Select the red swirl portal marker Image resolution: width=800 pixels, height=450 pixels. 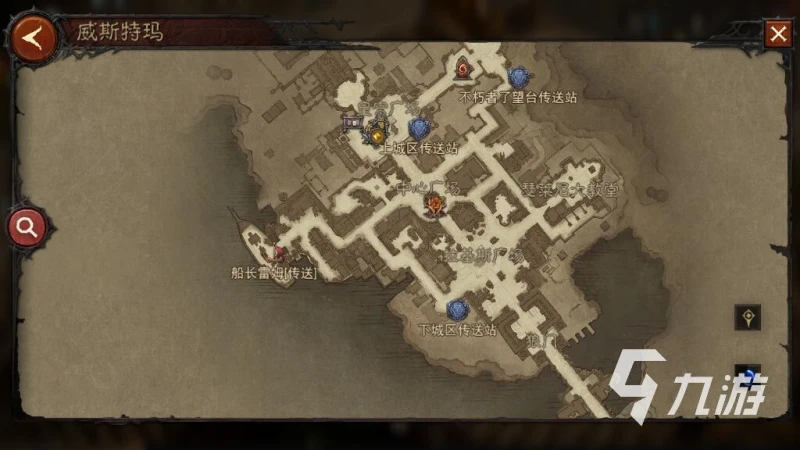coord(463,68)
